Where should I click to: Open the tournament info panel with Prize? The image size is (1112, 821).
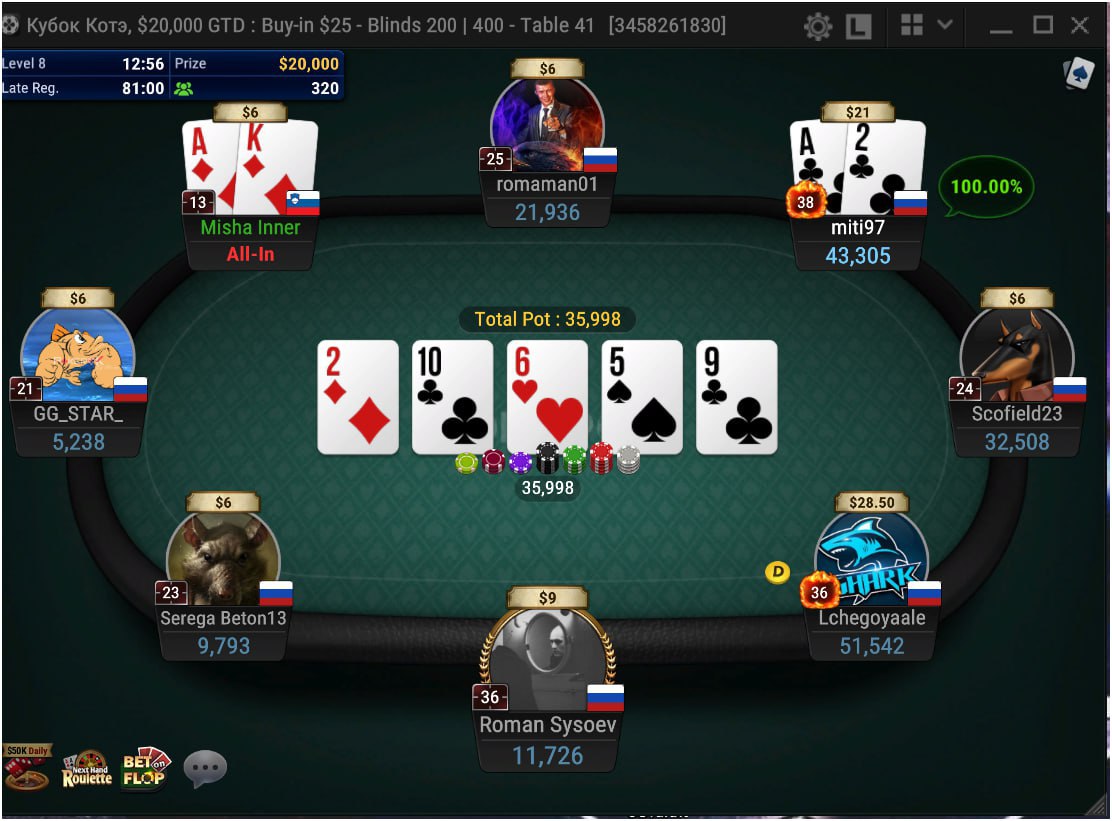tap(172, 76)
